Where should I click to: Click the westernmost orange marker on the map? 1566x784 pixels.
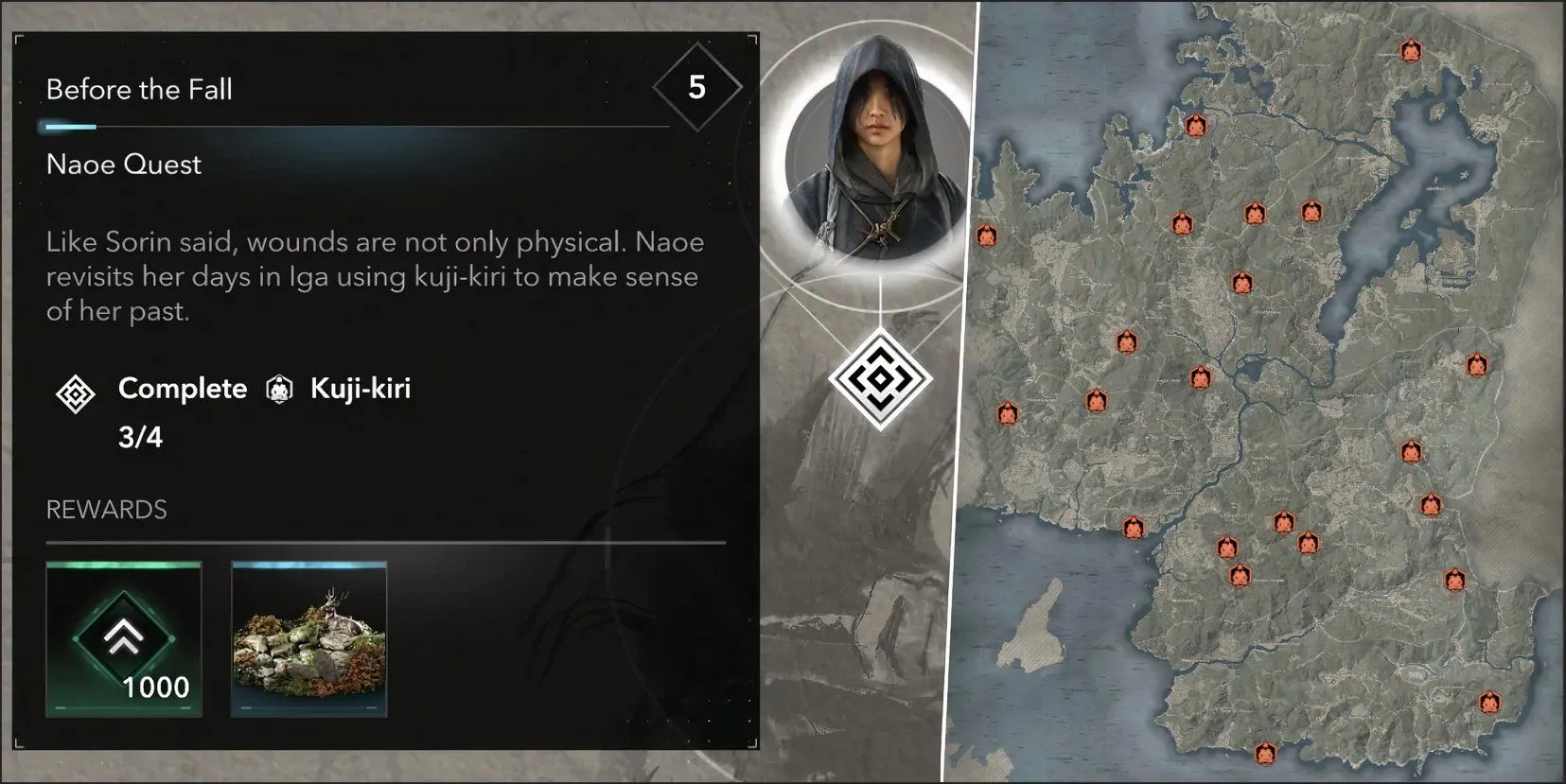pyautogui.click(x=987, y=235)
